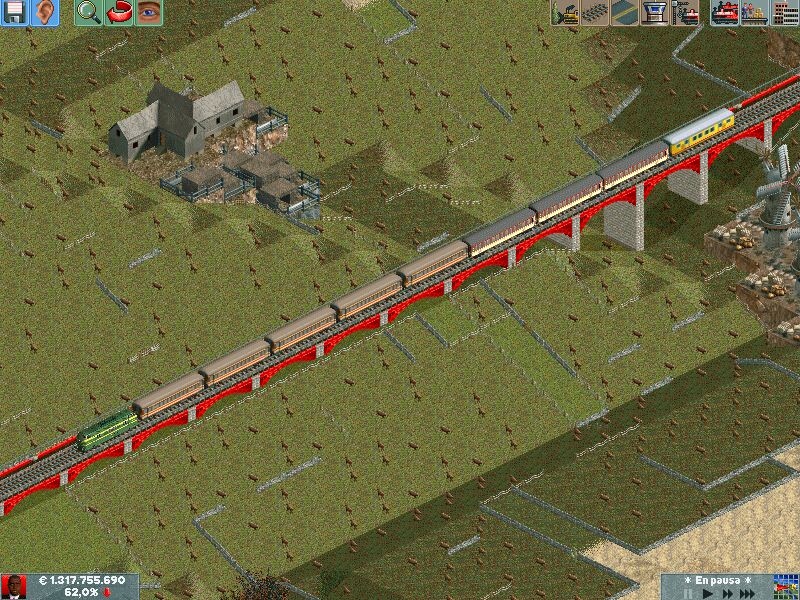800x600 pixels.
Task: Click the red arrow rotate view button
Action: pyautogui.click(x=119, y=13)
